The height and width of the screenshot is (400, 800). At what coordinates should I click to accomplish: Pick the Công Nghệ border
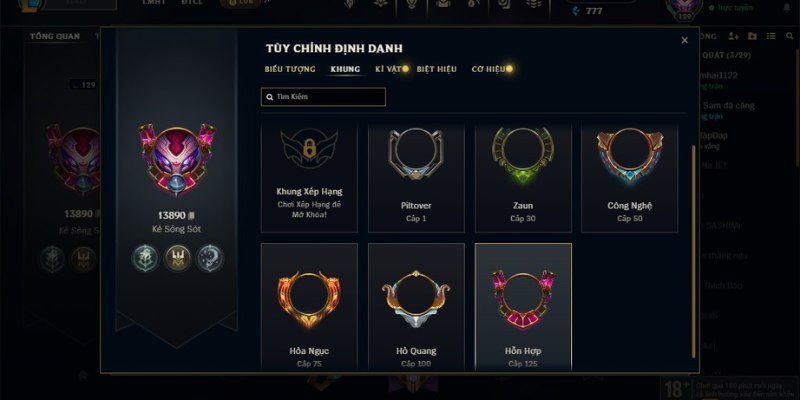(630, 175)
